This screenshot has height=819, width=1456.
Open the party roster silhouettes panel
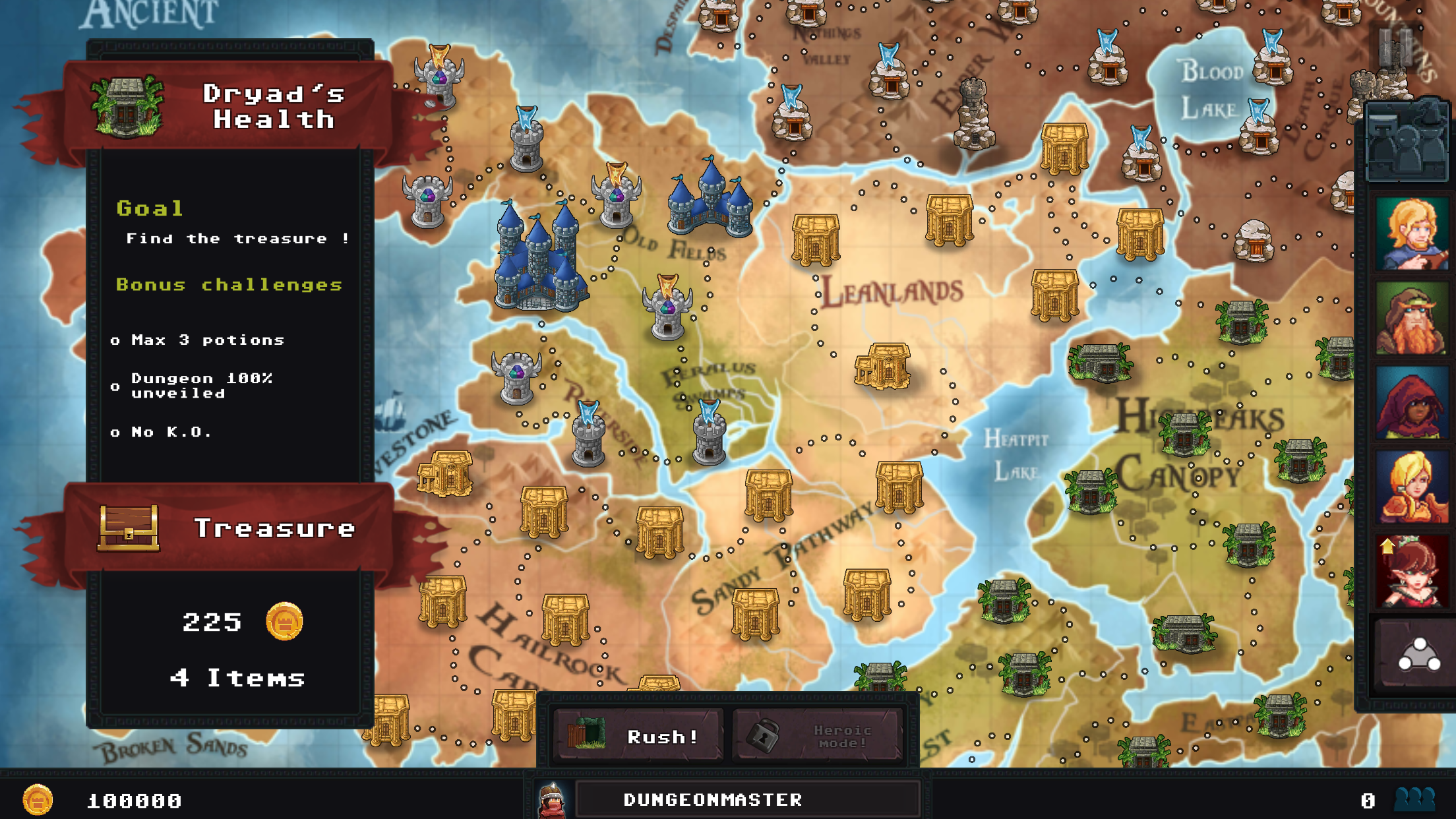tap(1407, 142)
